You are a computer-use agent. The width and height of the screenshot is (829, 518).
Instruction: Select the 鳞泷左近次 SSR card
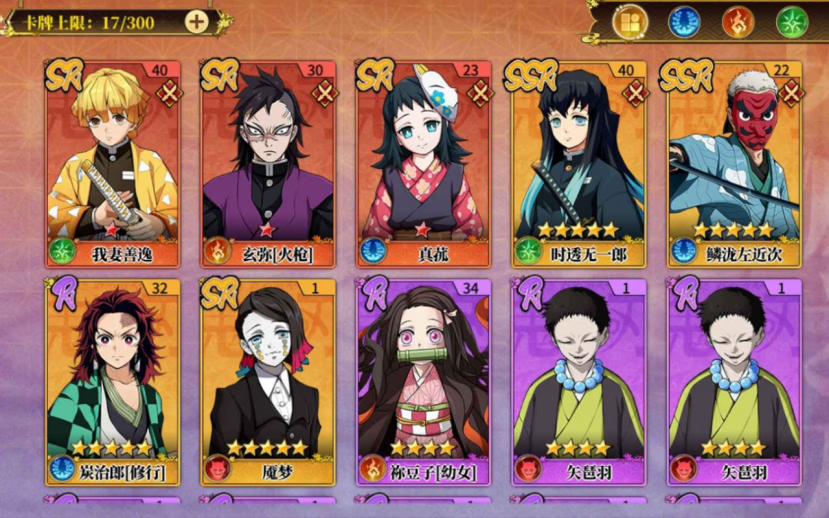(735, 164)
